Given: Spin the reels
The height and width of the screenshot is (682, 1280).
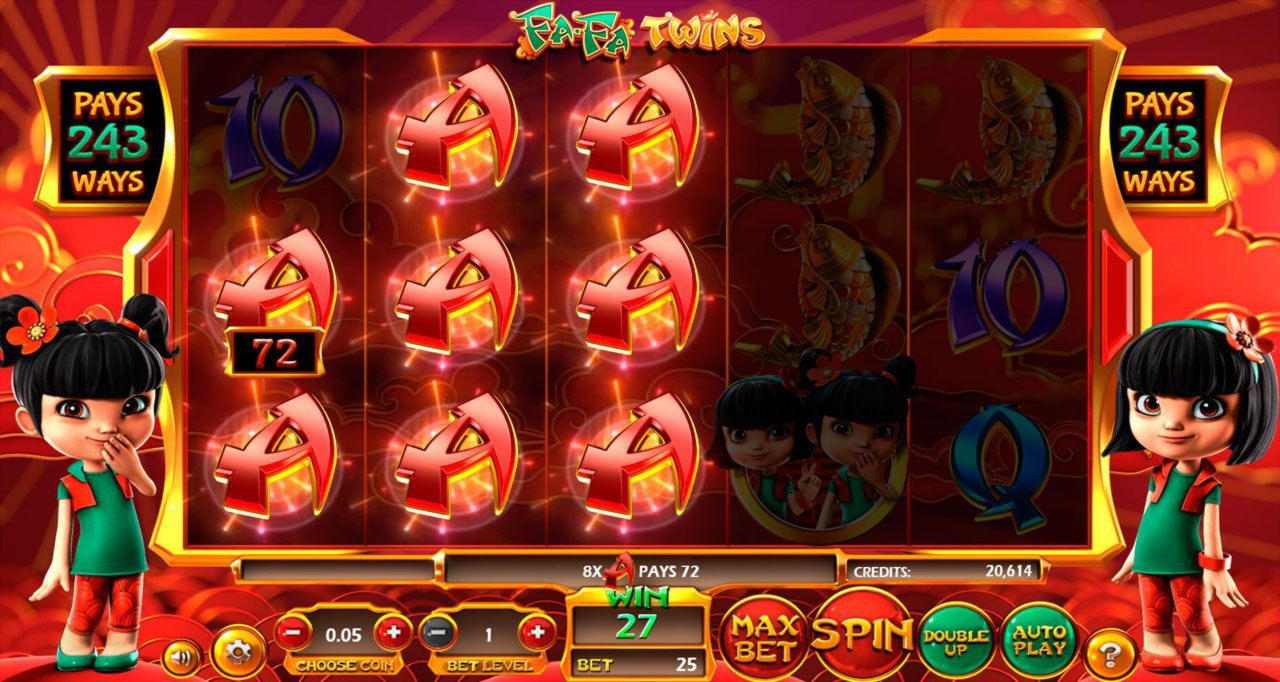Looking at the screenshot, I should (x=861, y=634).
